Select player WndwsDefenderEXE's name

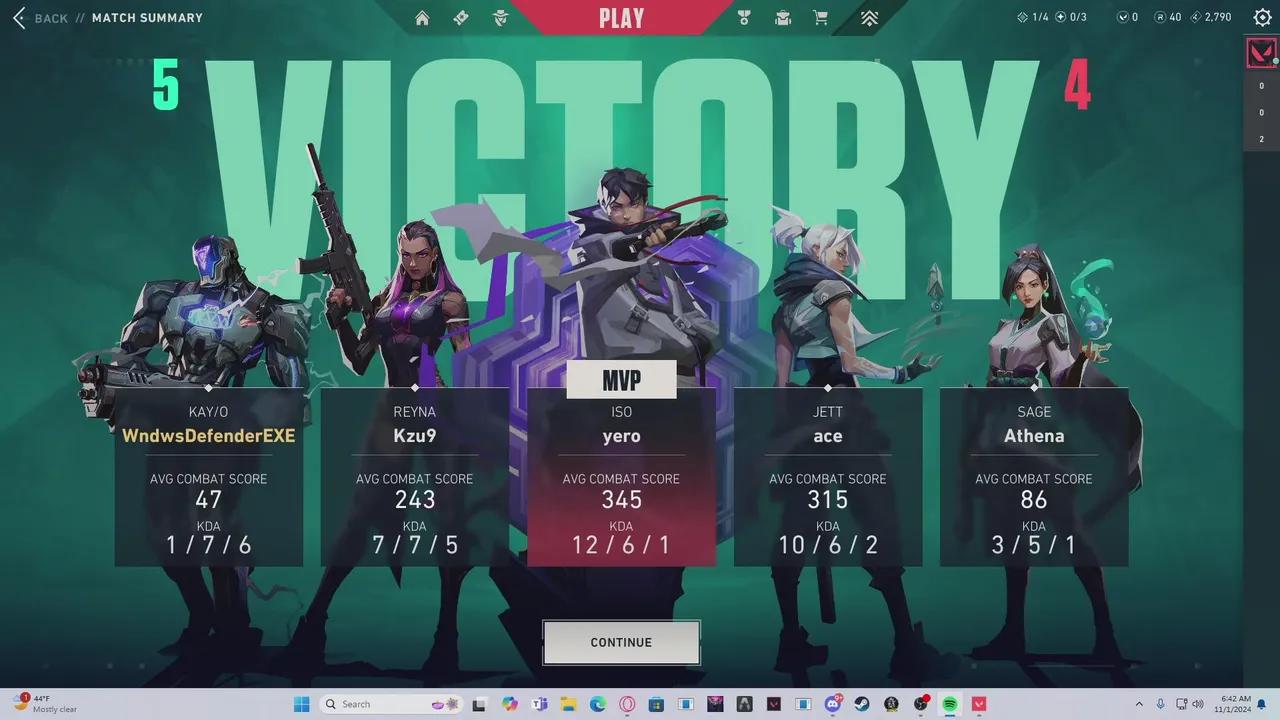(x=209, y=436)
